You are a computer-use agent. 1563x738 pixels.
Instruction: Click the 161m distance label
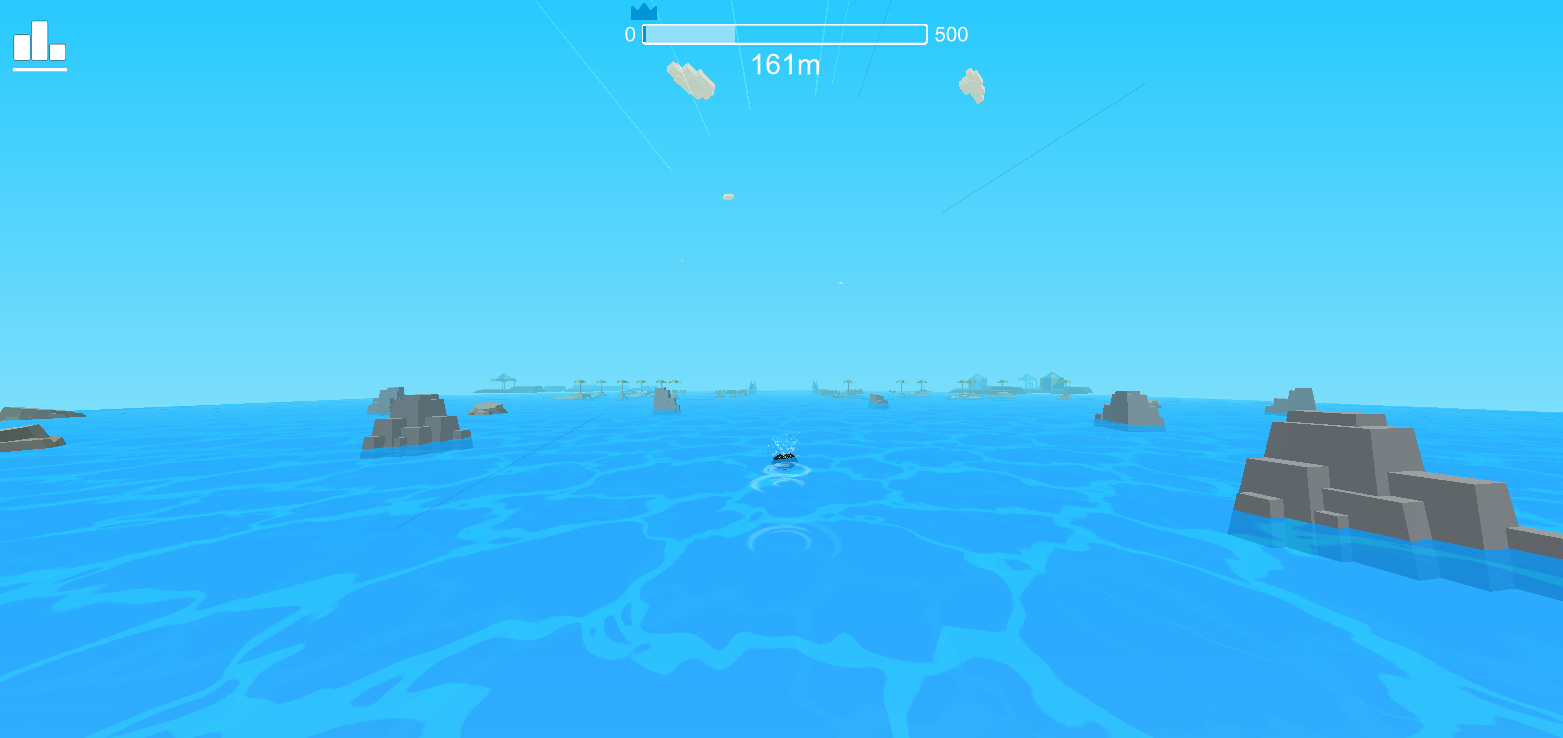[786, 66]
